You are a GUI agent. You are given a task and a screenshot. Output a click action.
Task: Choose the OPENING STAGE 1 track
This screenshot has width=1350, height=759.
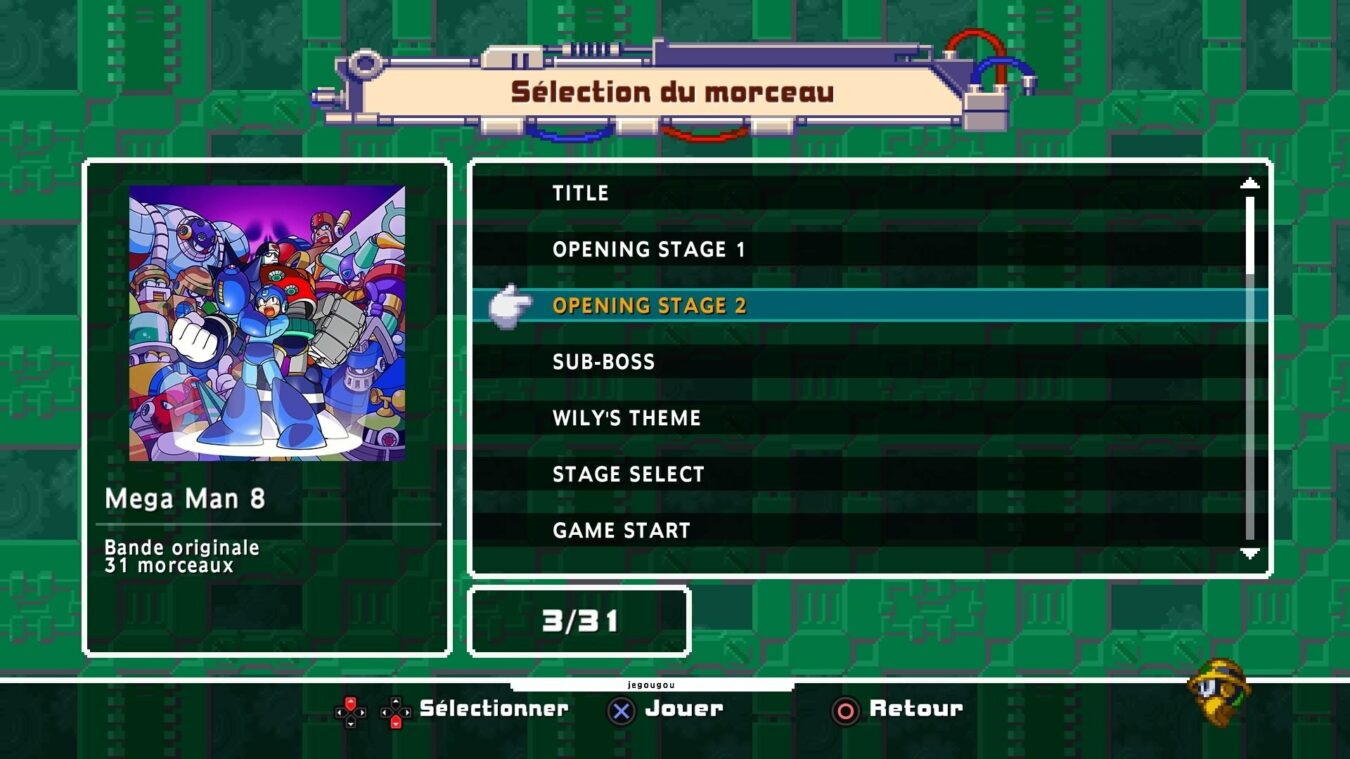click(649, 249)
